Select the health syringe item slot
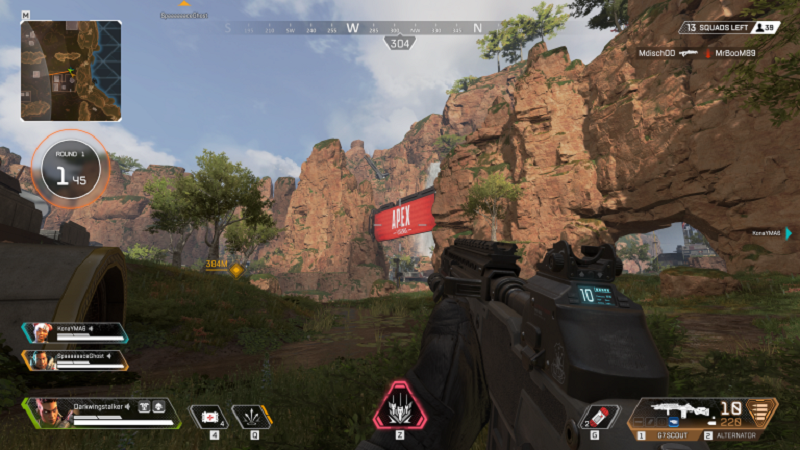The width and height of the screenshot is (800, 450). (x=211, y=415)
